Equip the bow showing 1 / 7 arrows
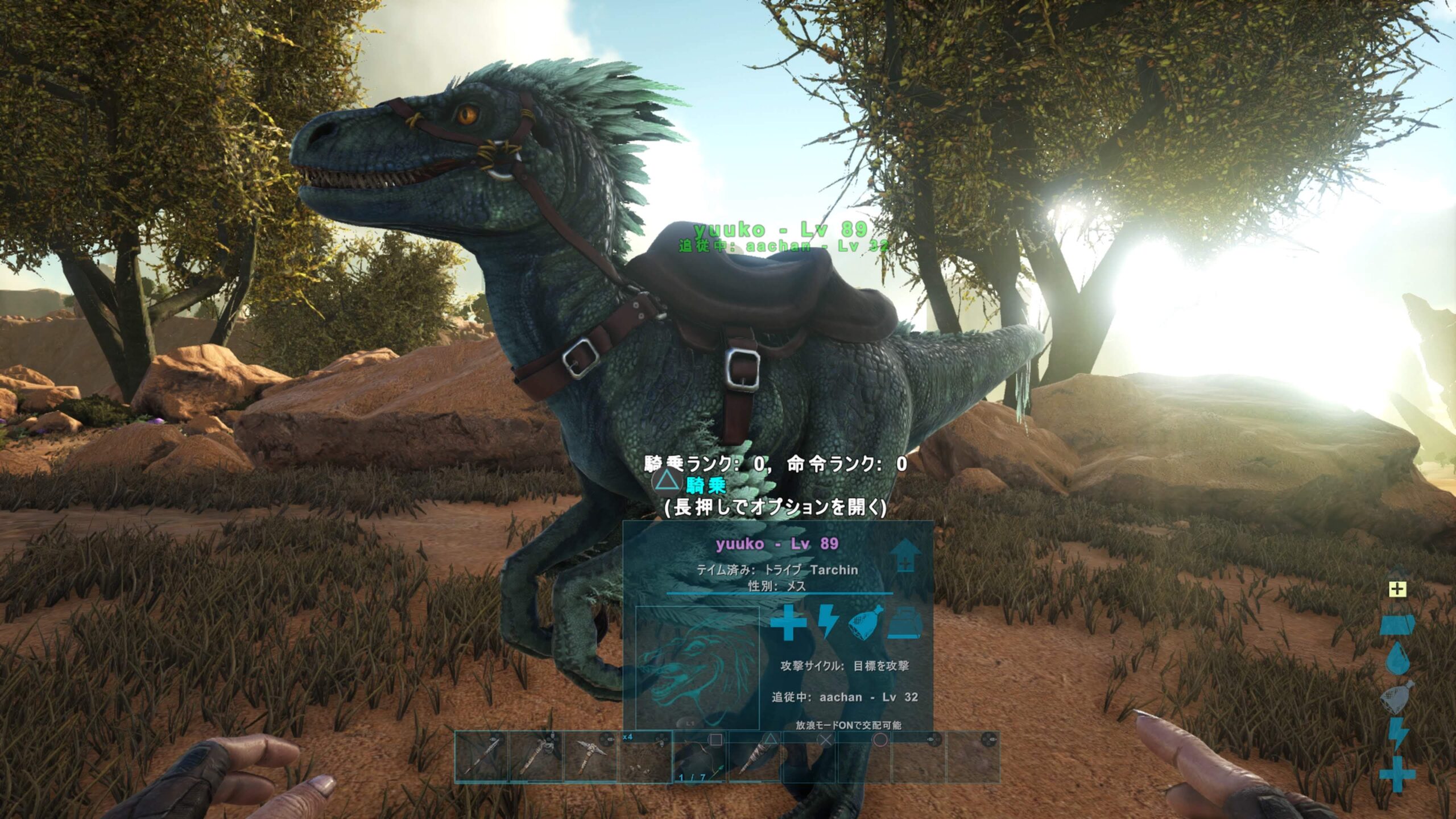Image resolution: width=1456 pixels, height=819 pixels. click(700, 757)
